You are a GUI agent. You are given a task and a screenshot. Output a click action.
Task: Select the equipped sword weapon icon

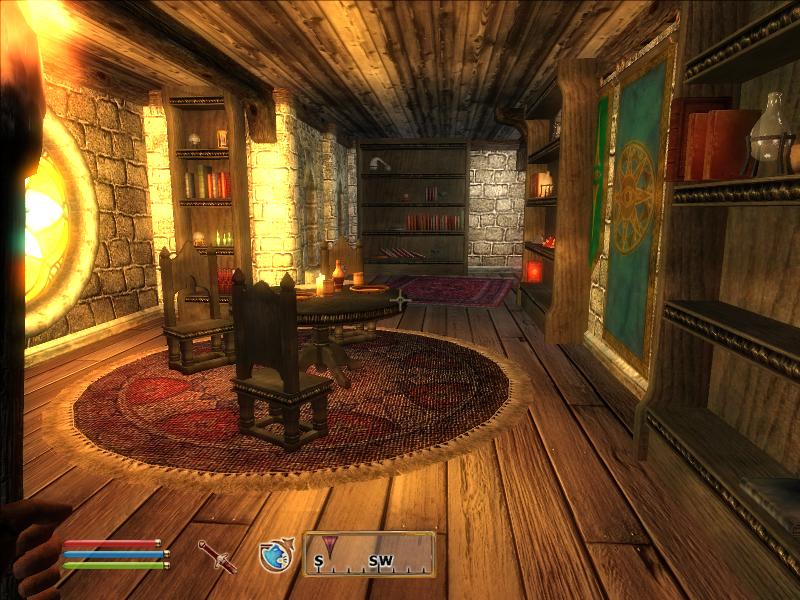216,556
